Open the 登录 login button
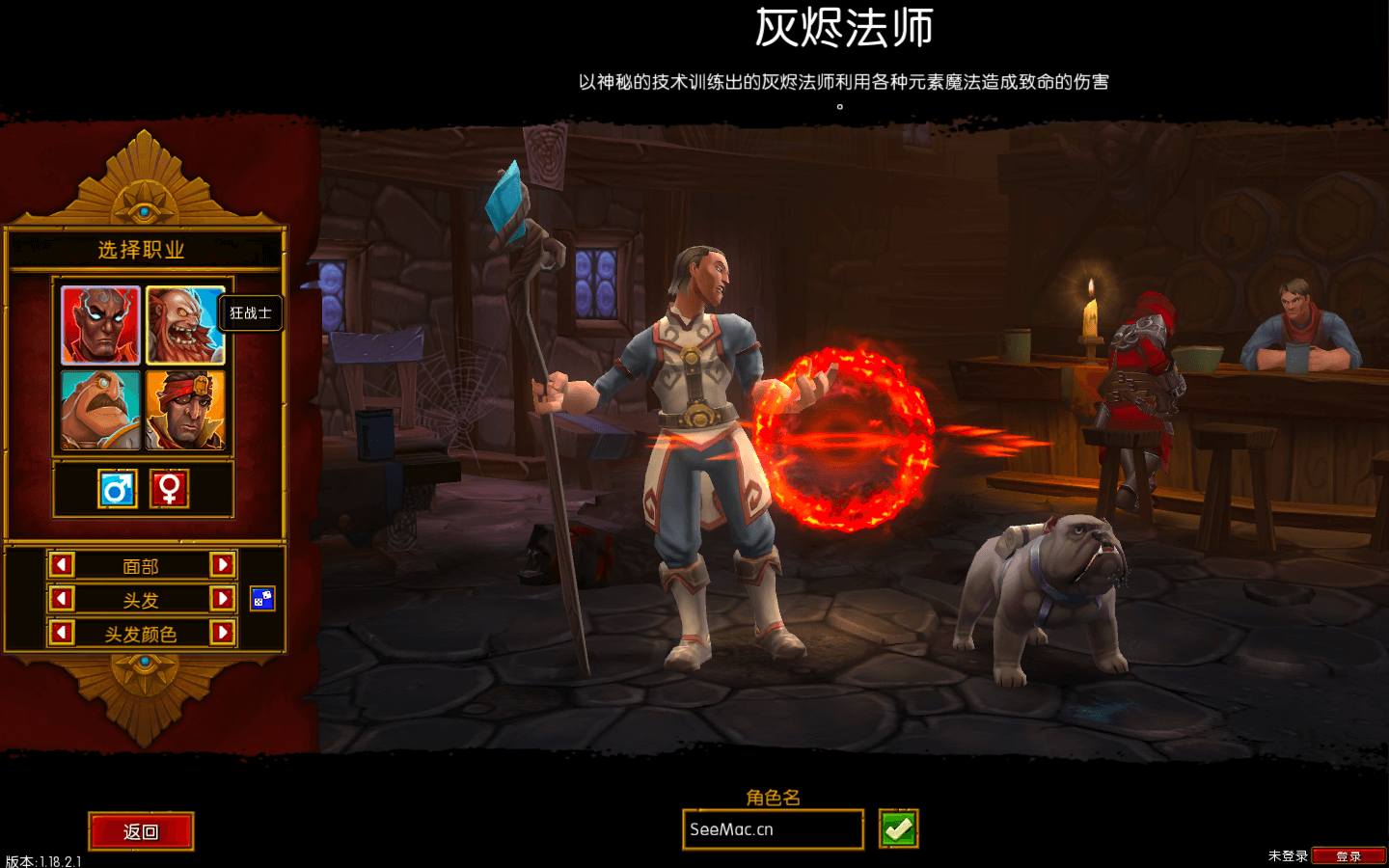This screenshot has width=1389, height=868. [x=1348, y=856]
